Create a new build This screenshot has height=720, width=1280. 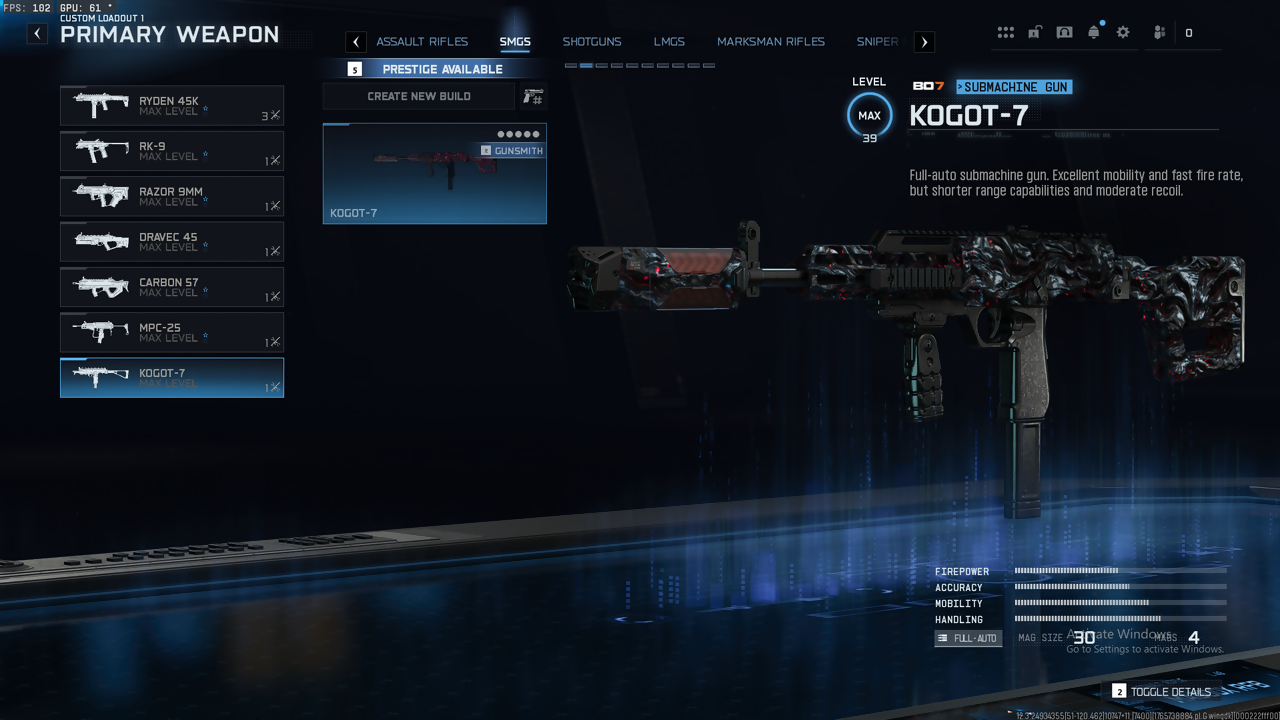[x=419, y=96]
